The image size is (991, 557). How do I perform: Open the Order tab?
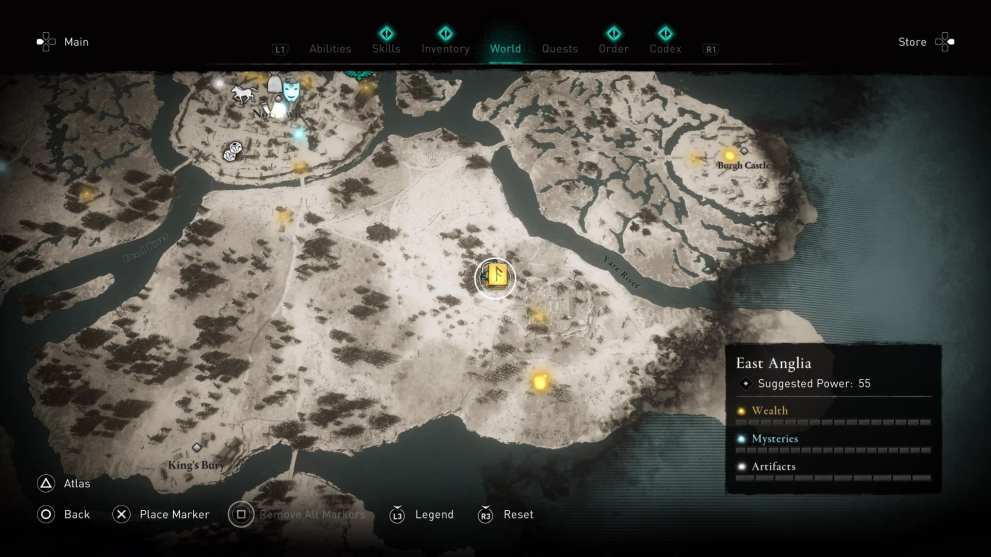(x=613, y=48)
